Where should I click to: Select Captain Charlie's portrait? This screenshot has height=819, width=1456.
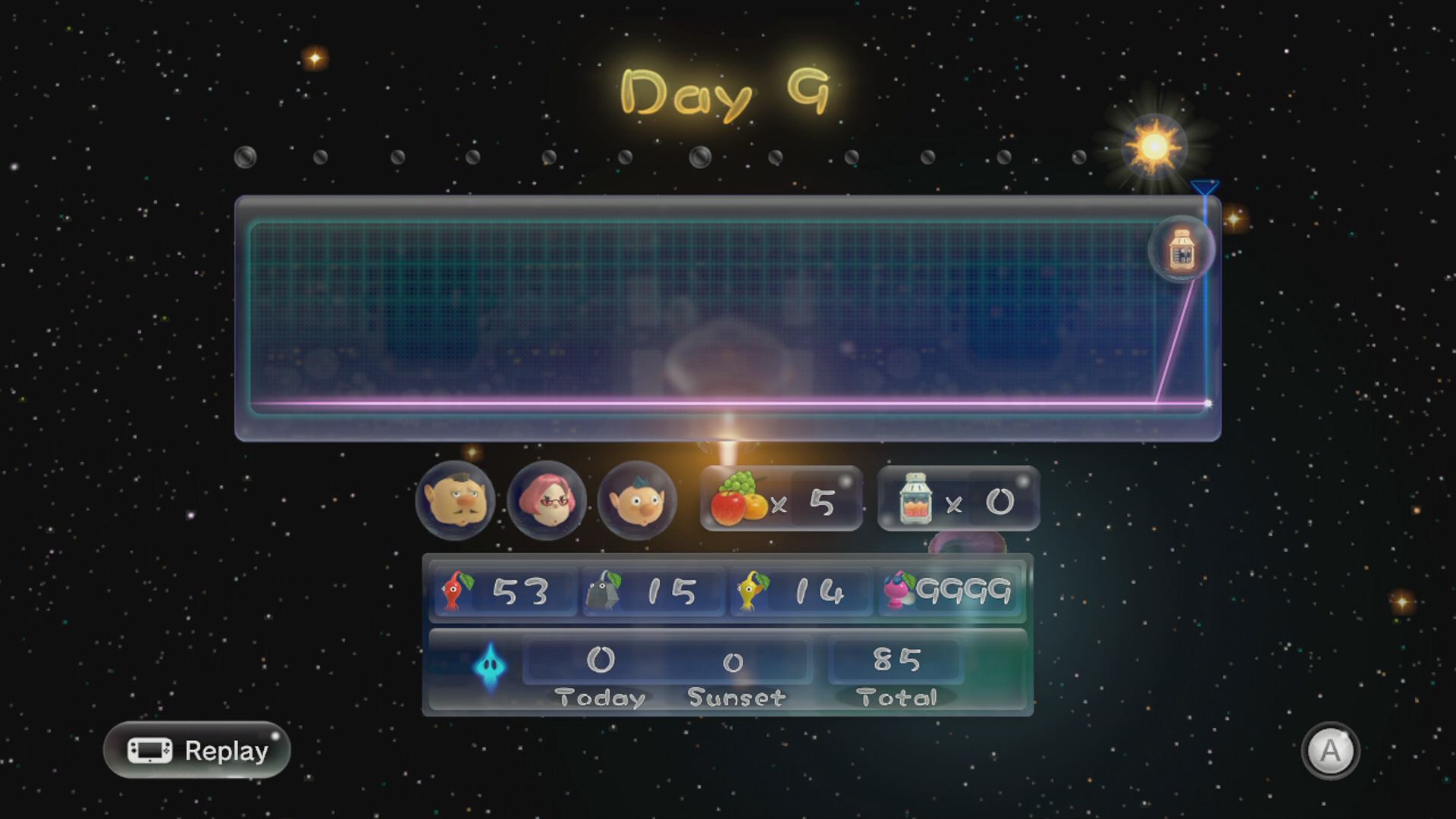point(456,500)
